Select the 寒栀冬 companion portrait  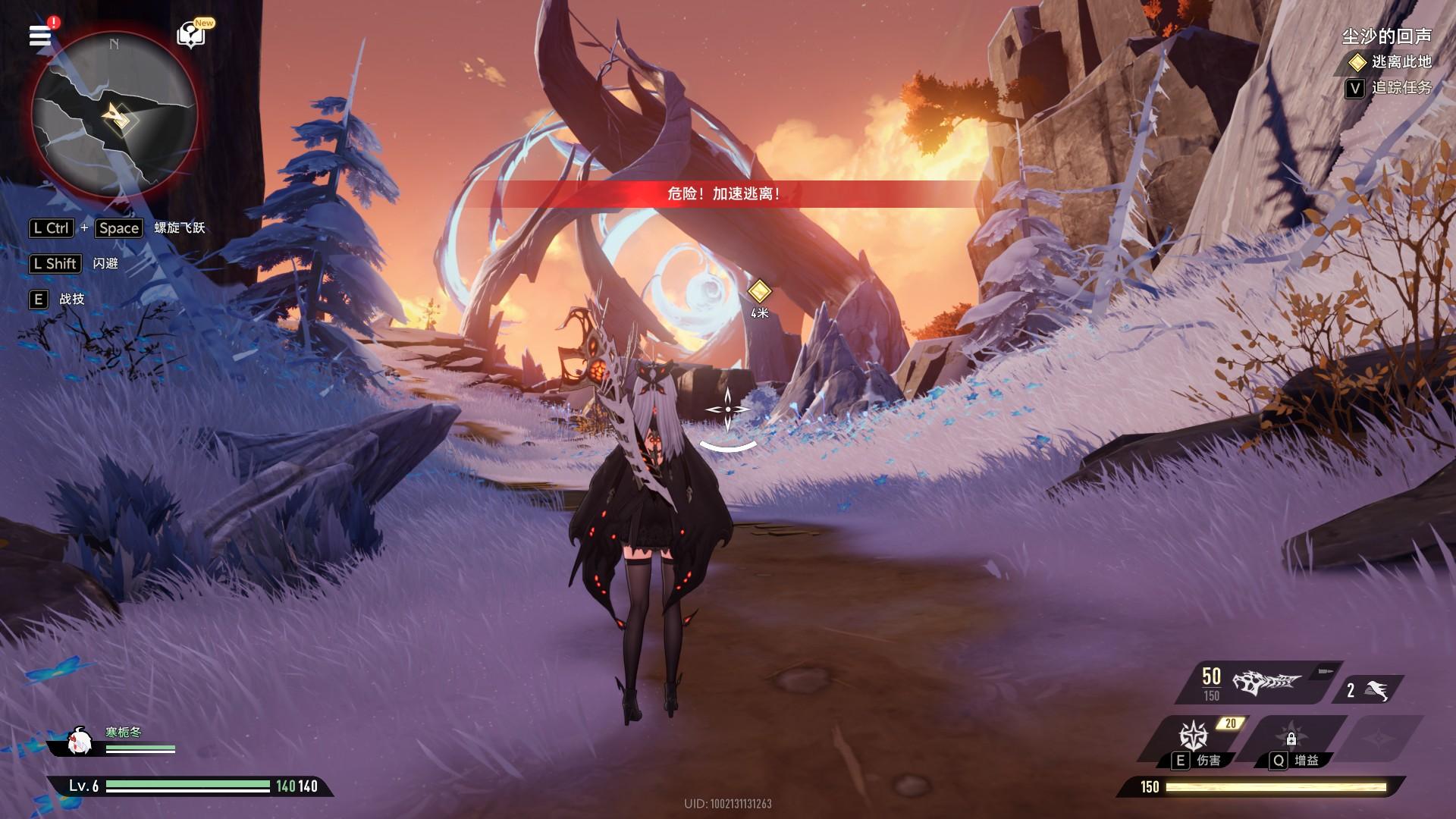(79, 742)
